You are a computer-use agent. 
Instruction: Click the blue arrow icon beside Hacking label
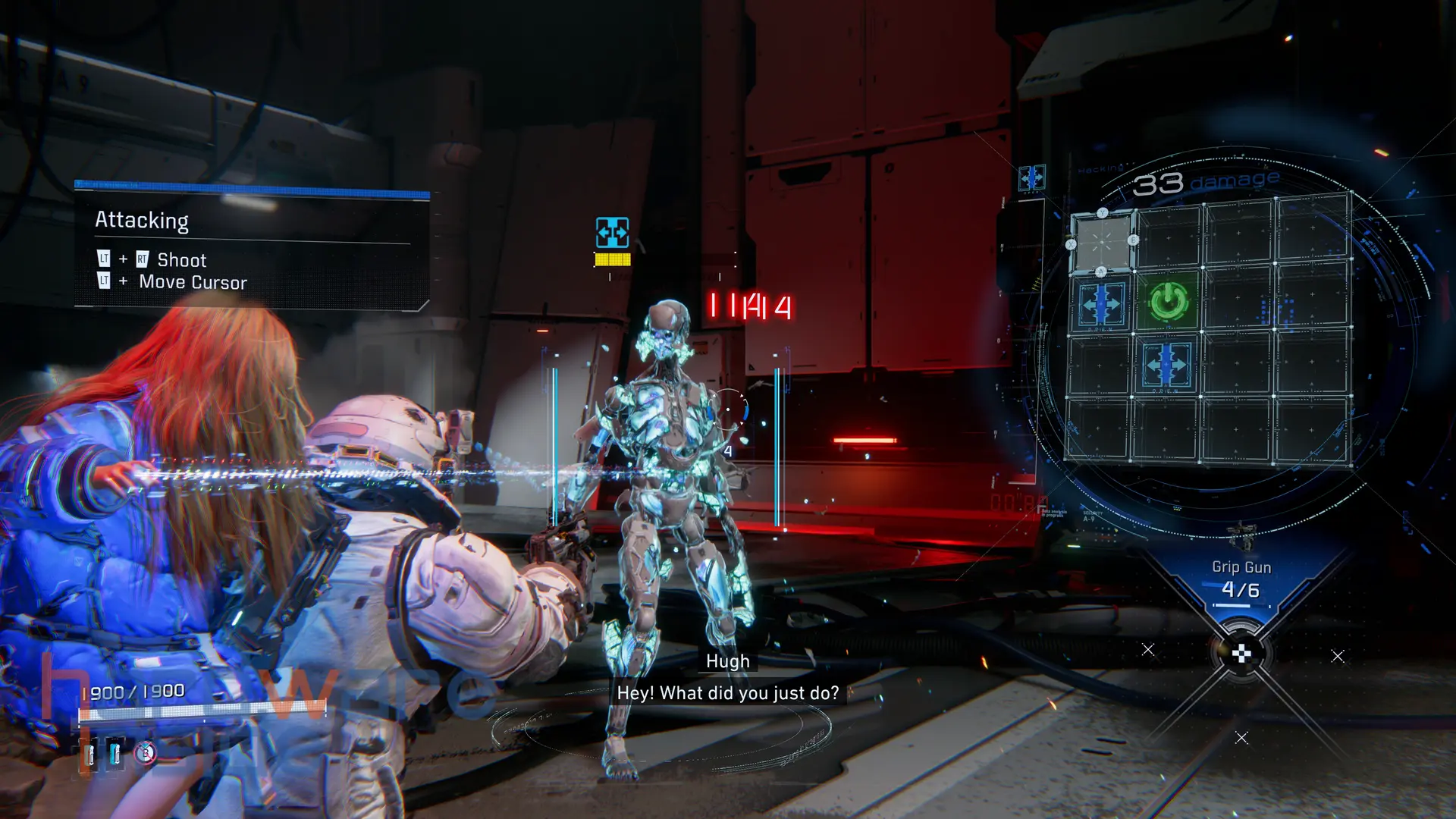pos(1031,178)
